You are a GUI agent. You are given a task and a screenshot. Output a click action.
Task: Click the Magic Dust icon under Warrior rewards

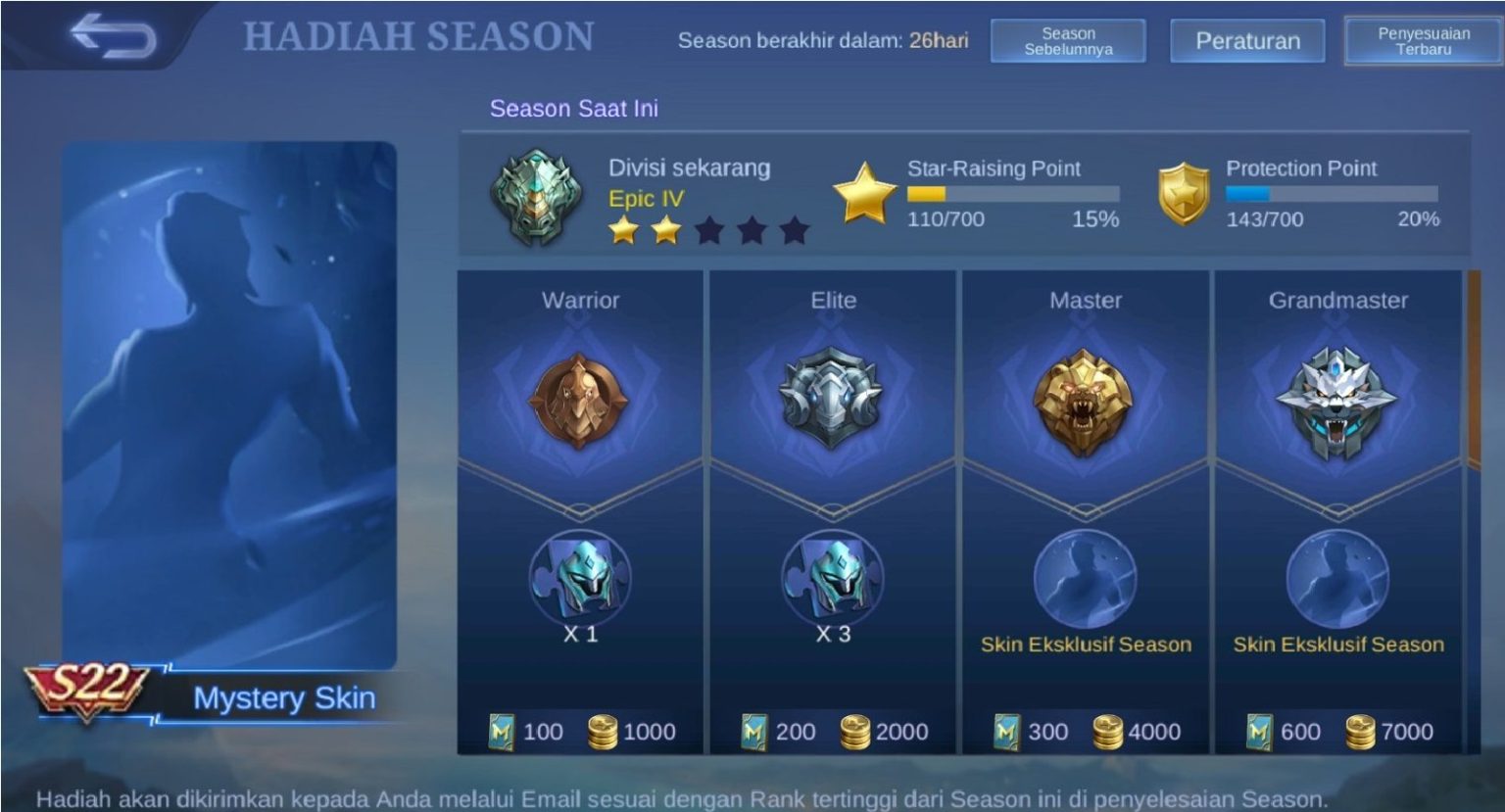pyautogui.click(x=499, y=731)
